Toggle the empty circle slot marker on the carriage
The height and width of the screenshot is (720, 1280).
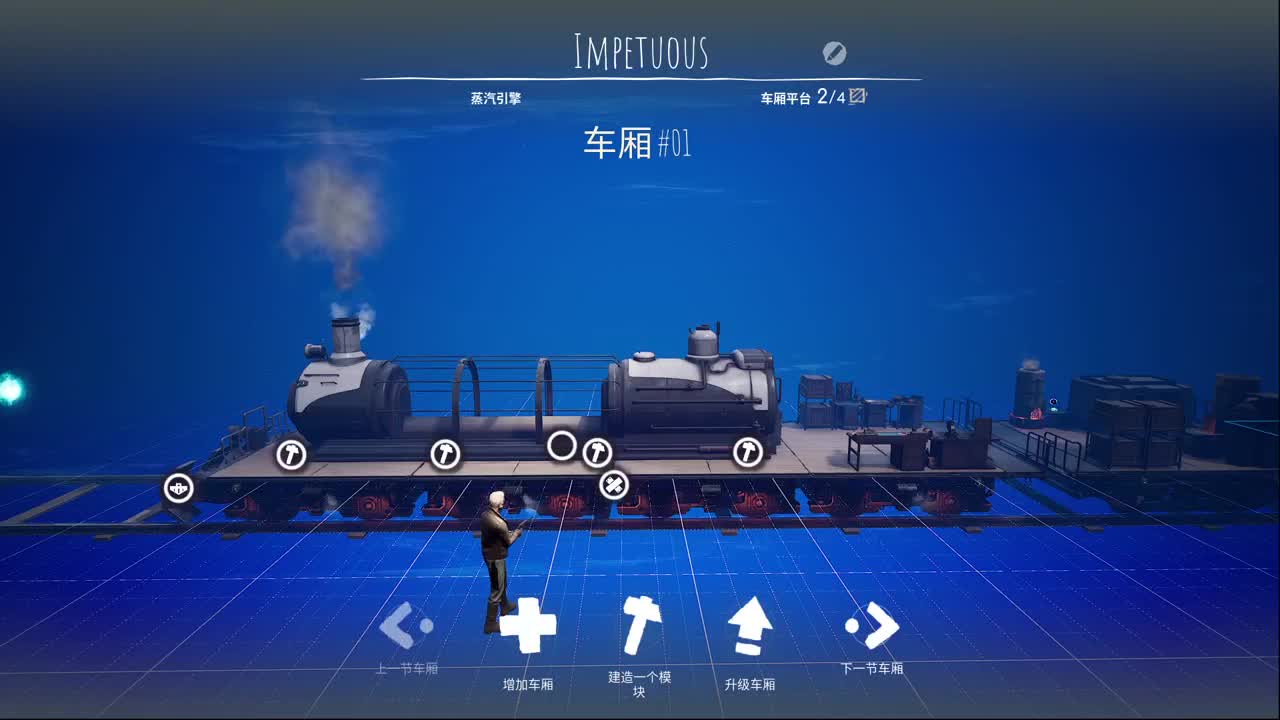(x=562, y=444)
